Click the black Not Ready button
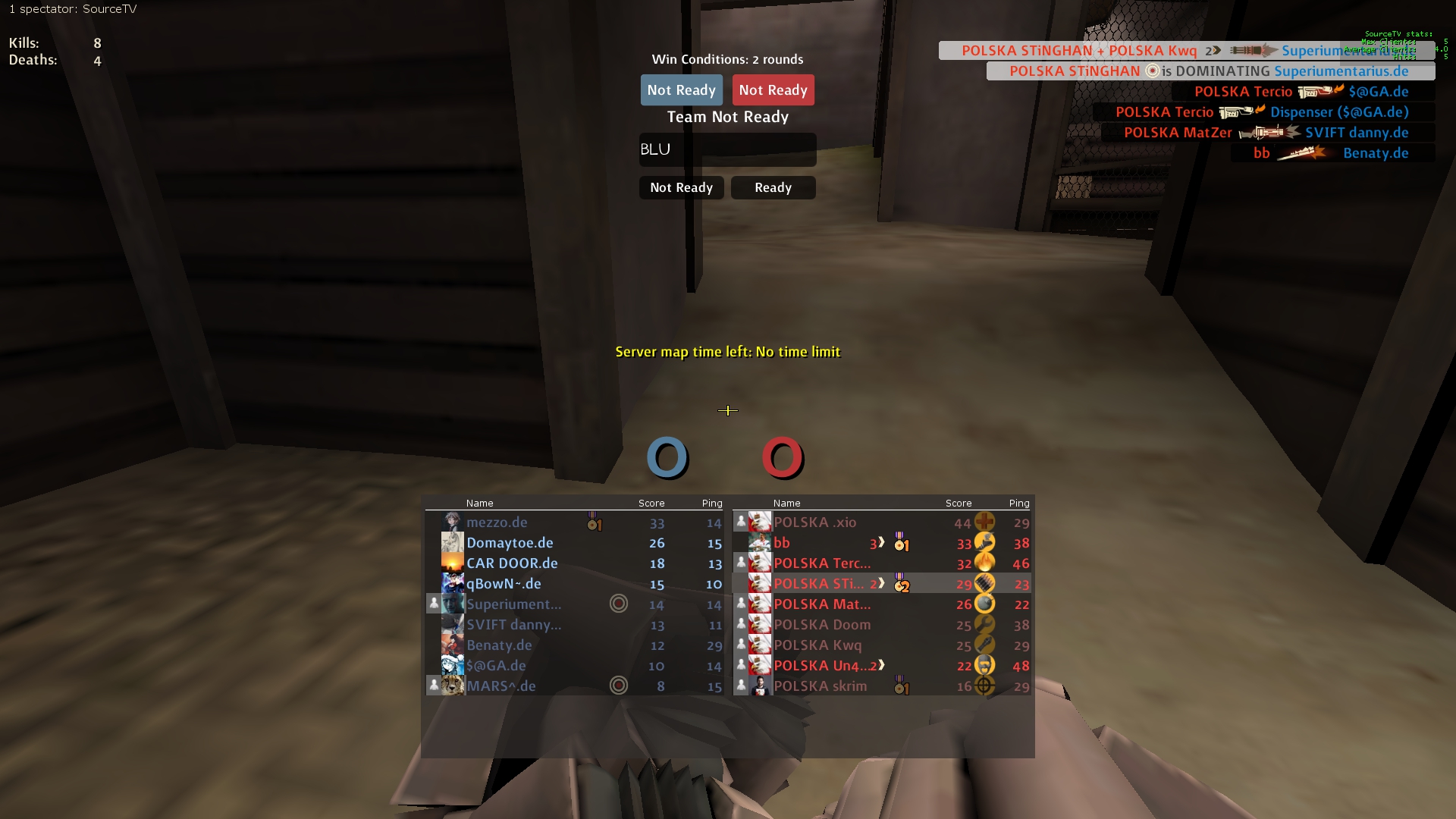The height and width of the screenshot is (819, 1456). coord(681,187)
